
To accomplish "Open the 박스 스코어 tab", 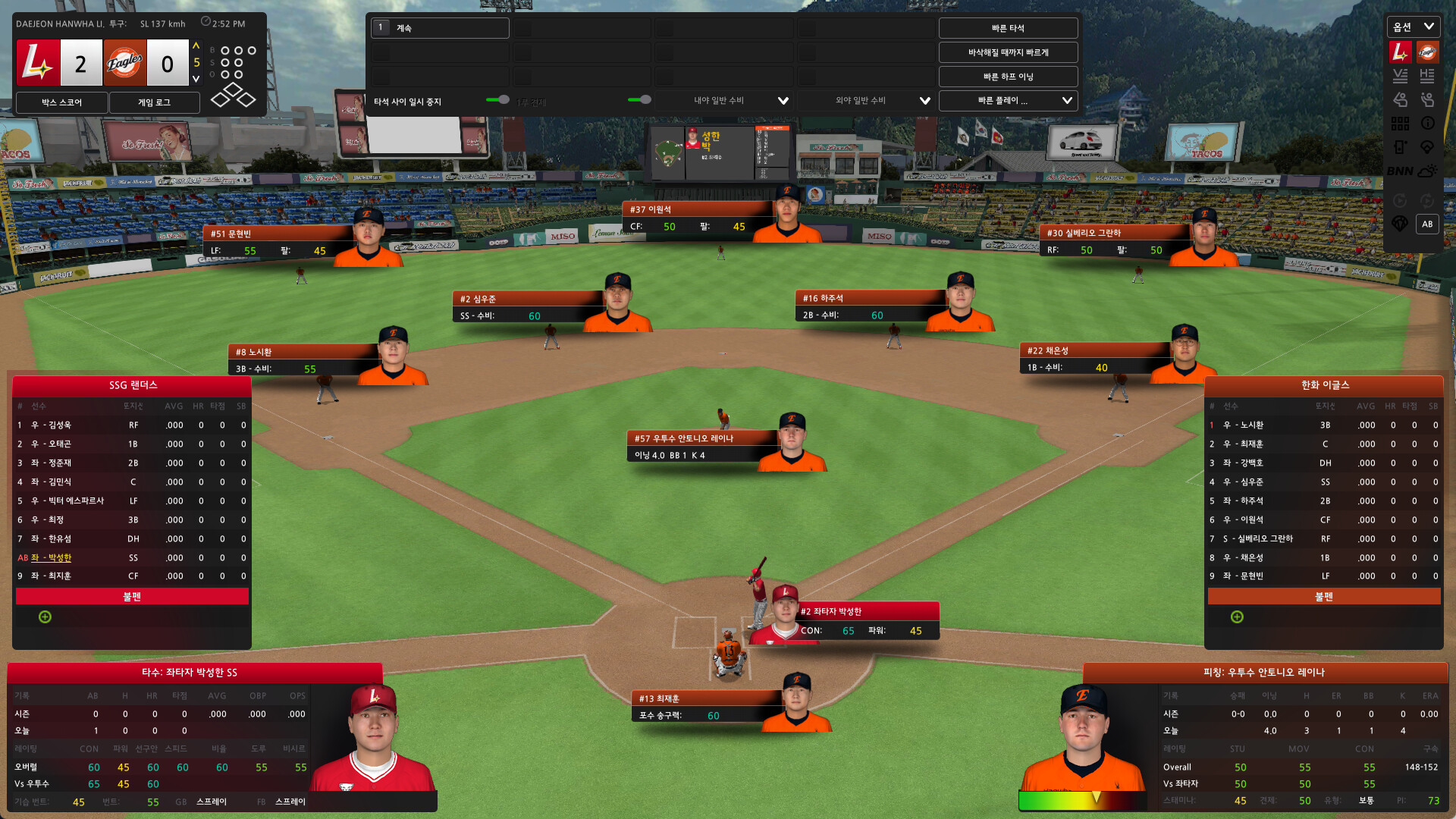I will click(60, 102).
